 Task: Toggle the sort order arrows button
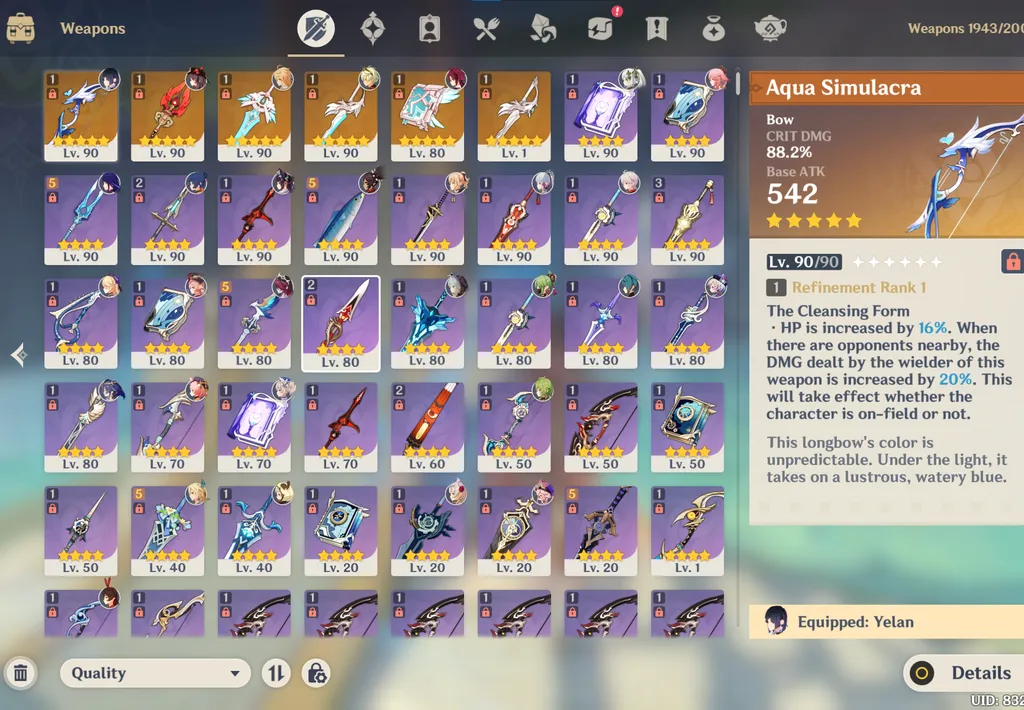(276, 673)
